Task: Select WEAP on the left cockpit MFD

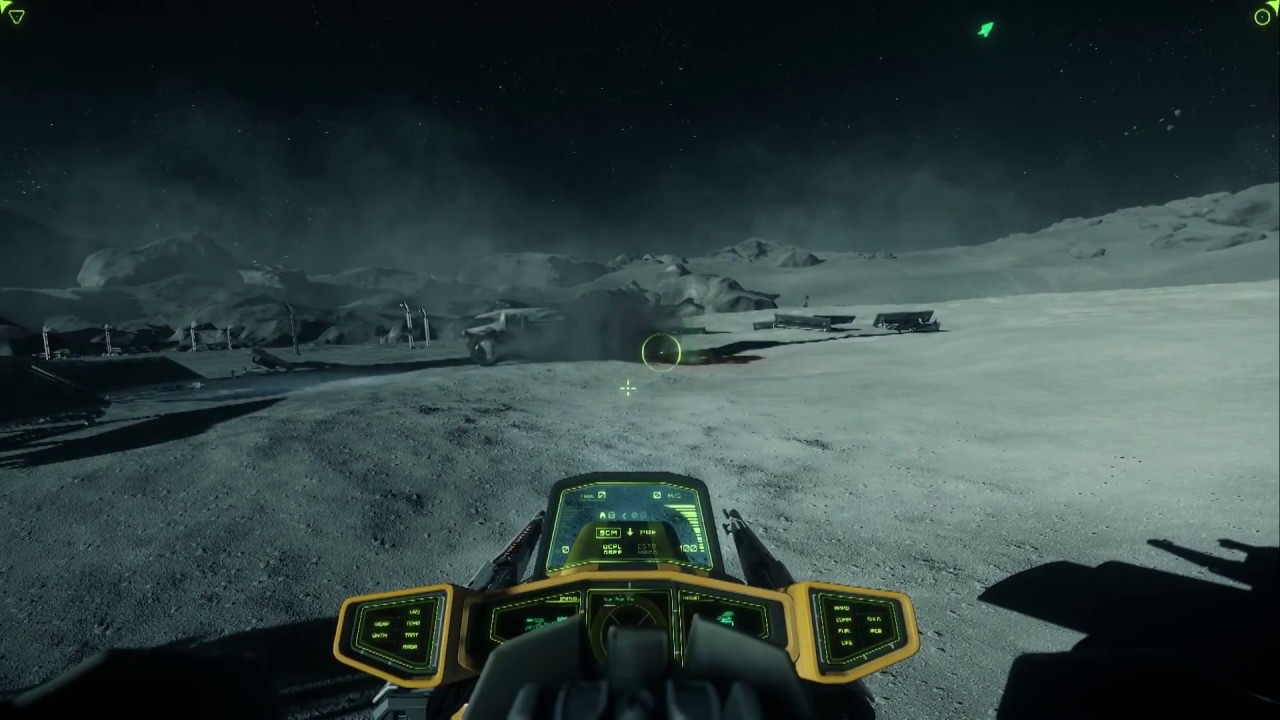Action: pyautogui.click(x=382, y=624)
